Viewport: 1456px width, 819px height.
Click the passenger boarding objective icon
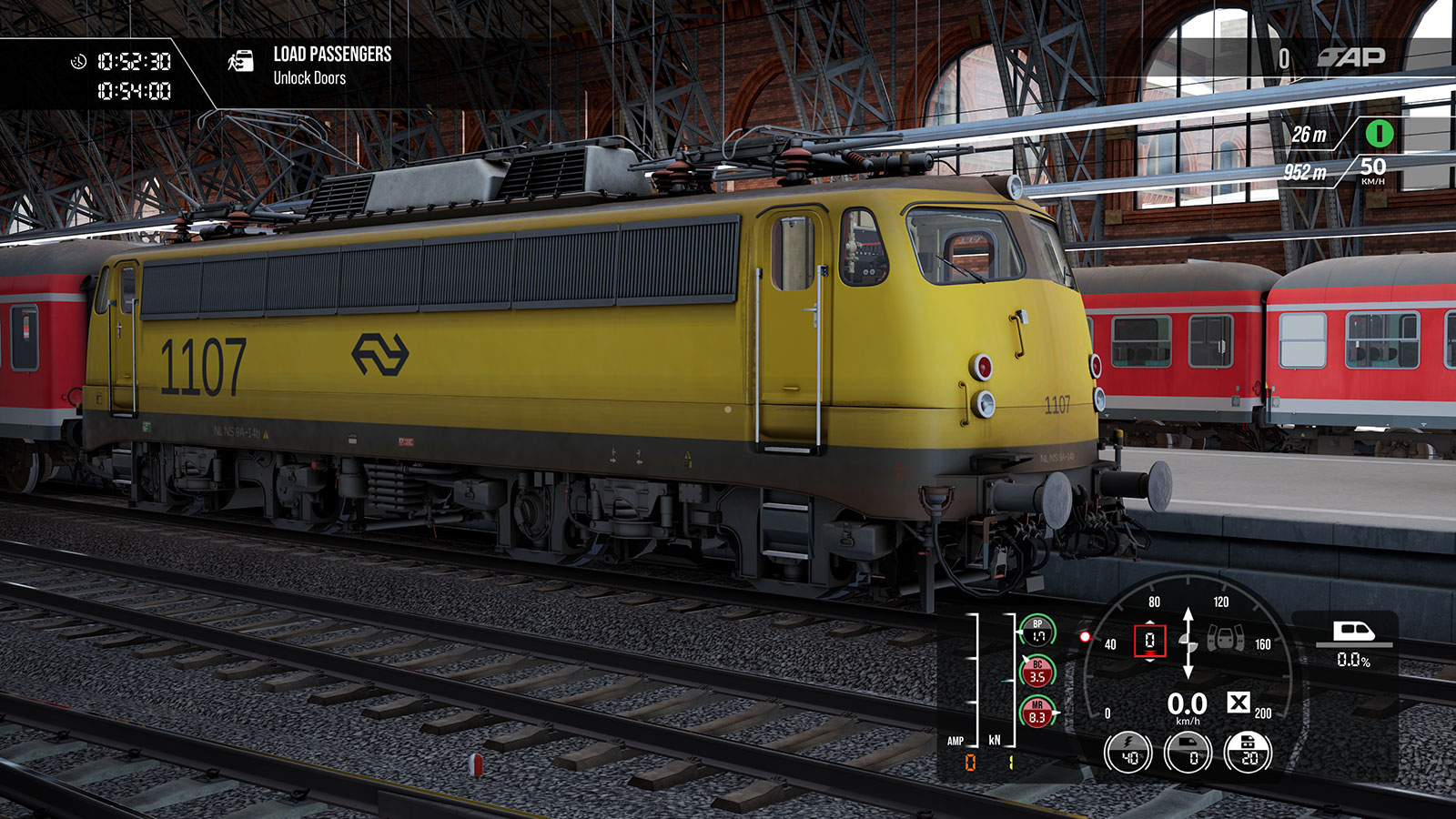click(241, 62)
